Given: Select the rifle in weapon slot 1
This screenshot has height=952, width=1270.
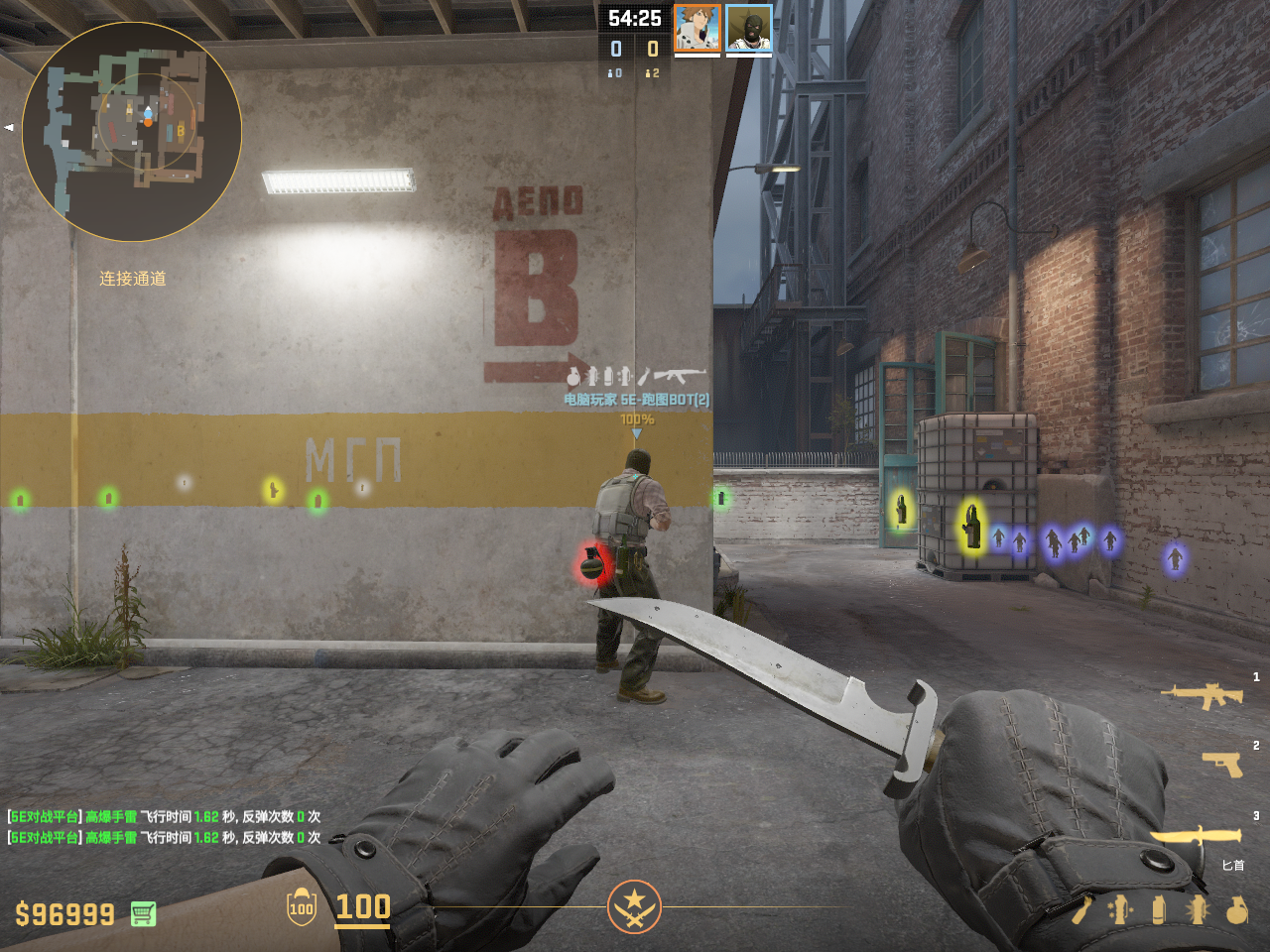Looking at the screenshot, I should click(1202, 696).
